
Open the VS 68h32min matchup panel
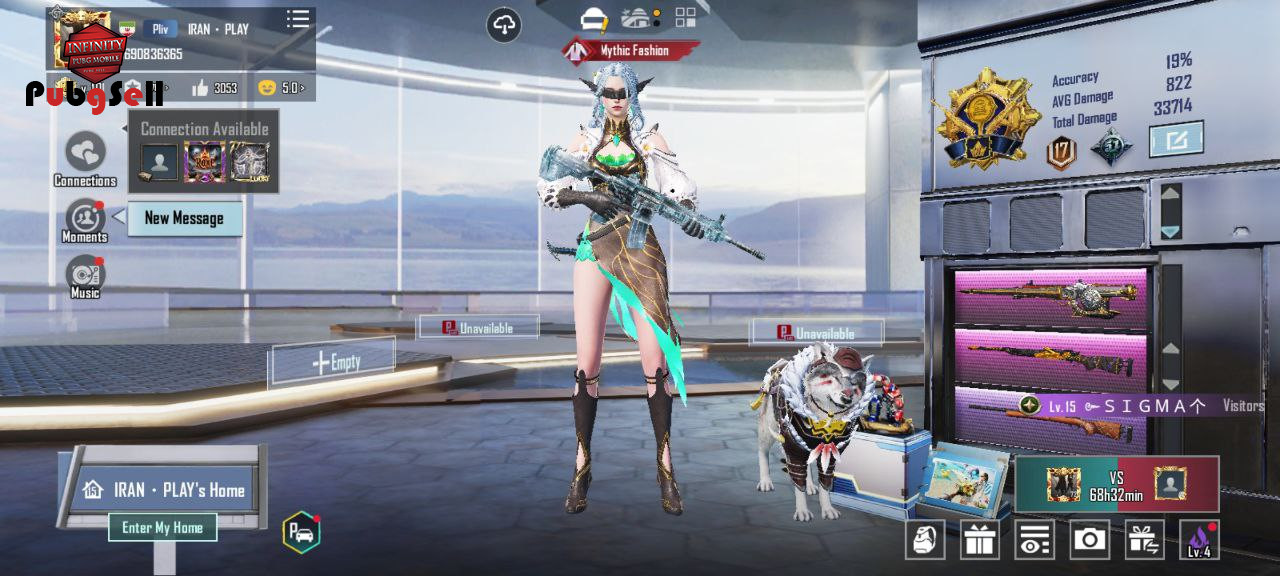coord(1117,485)
